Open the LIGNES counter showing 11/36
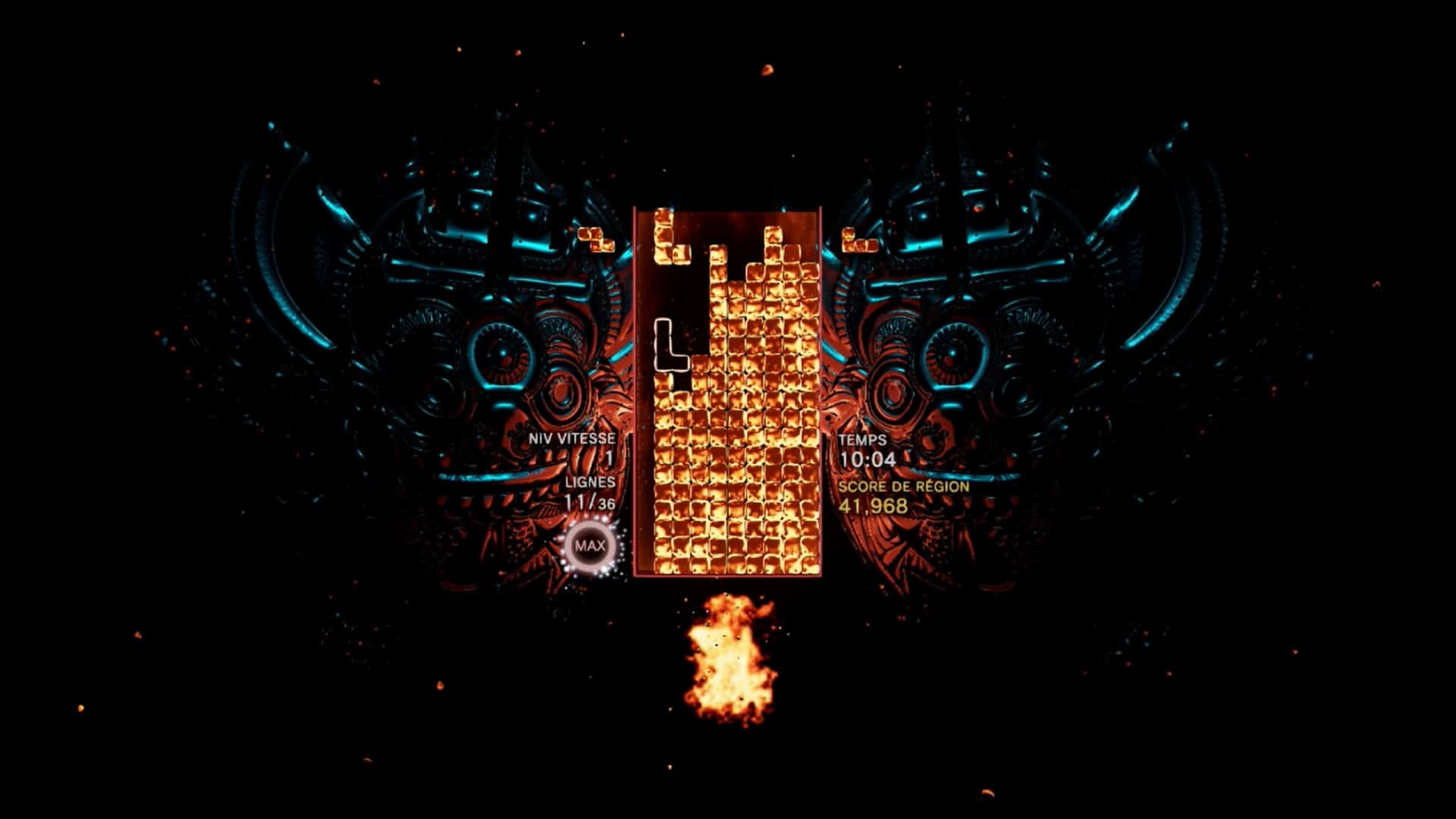This screenshot has height=819, width=1456. [x=590, y=493]
